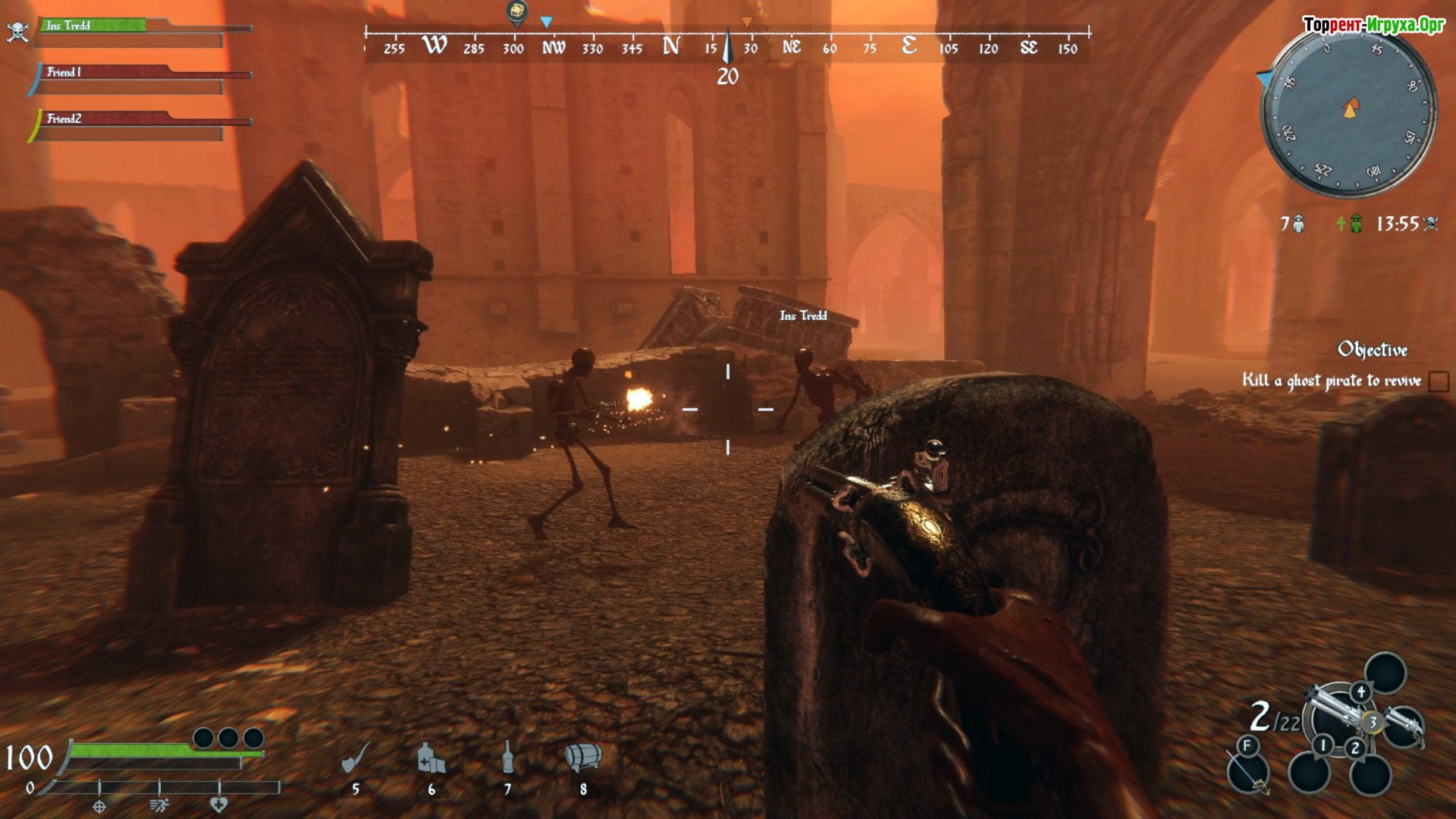1456x819 pixels.
Task: Use the medical kit consumable
Action: [431, 757]
